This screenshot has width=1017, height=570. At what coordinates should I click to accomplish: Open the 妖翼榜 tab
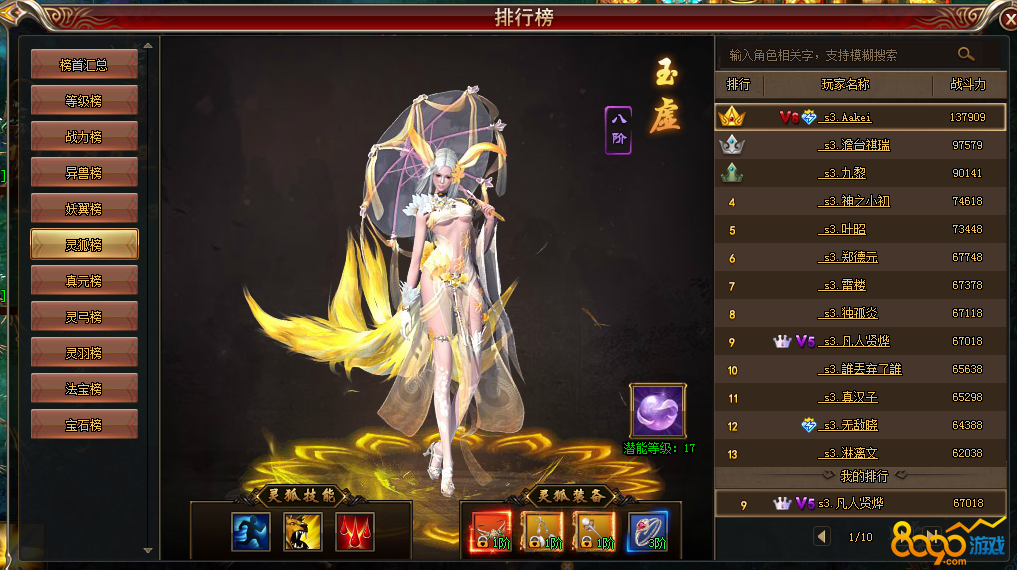pos(84,209)
